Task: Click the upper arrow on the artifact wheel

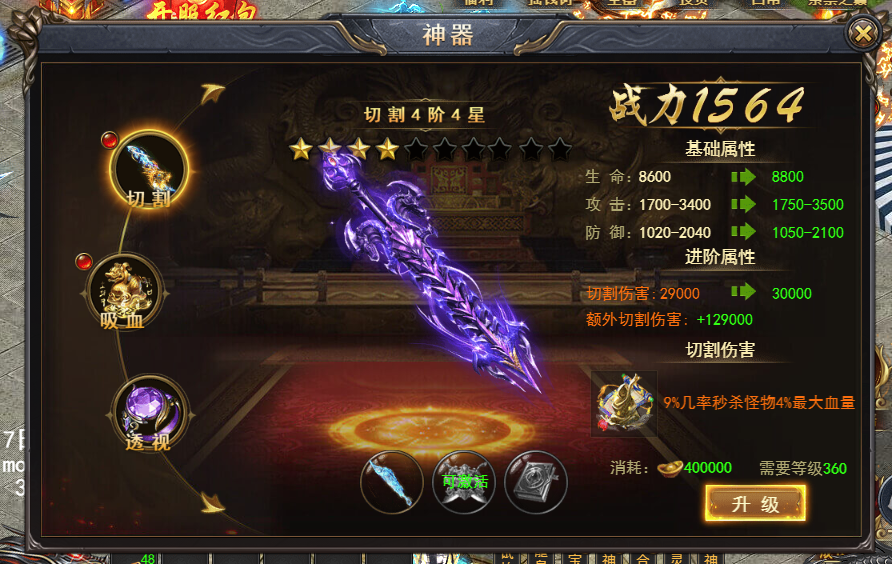Action: (212, 94)
